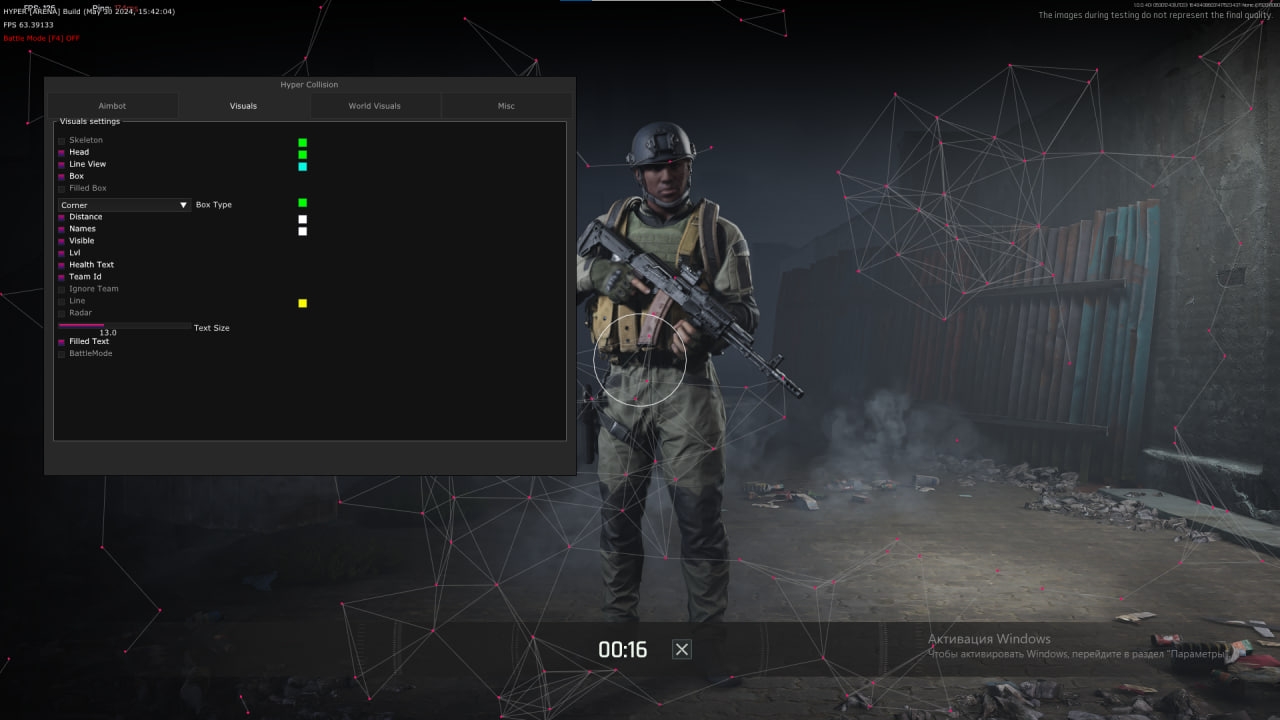Click the yellow Line color swatch
Viewport: 1280px width, 720px height.
[x=302, y=302]
